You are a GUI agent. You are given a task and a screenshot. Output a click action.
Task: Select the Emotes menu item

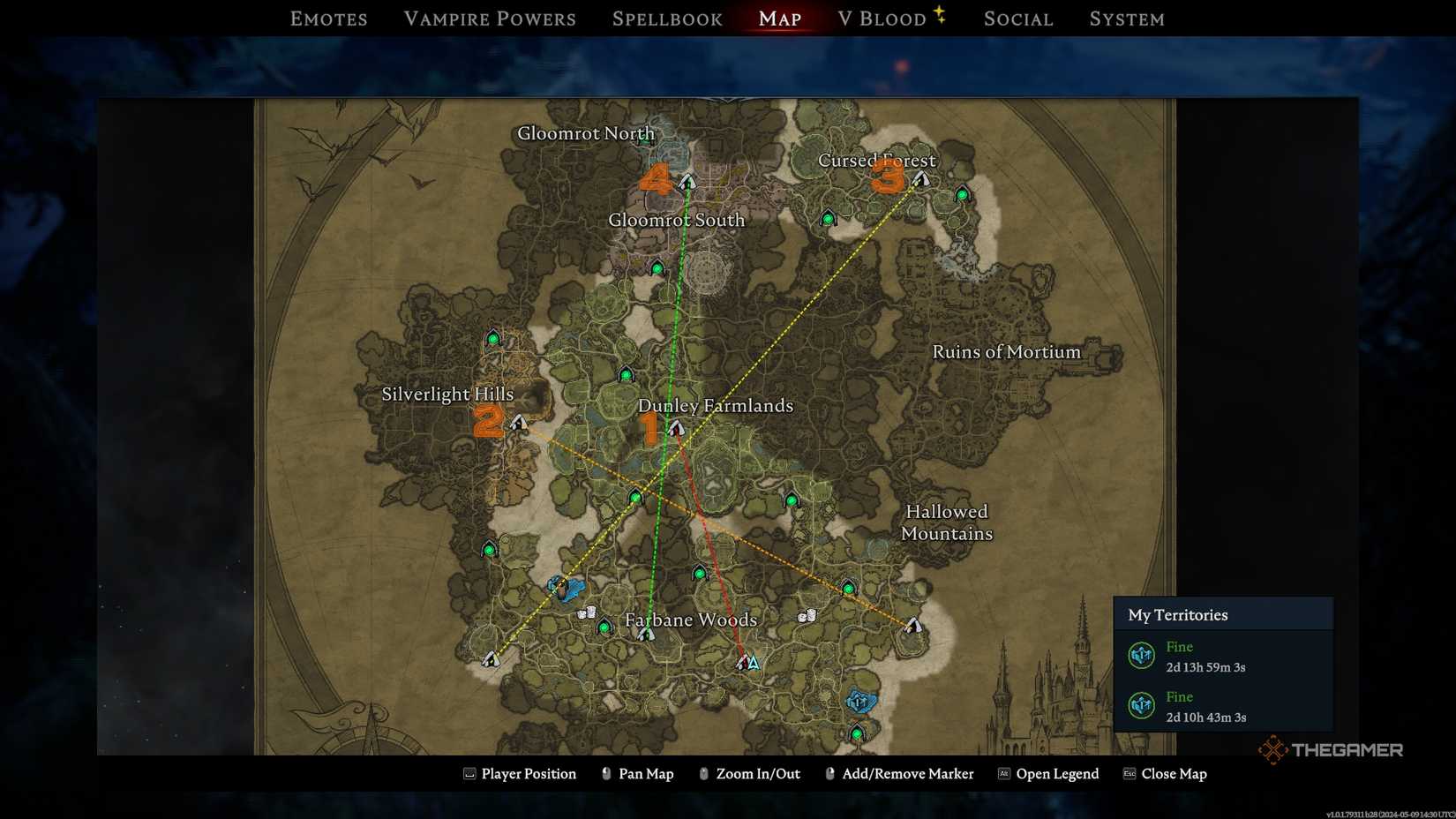[327, 18]
